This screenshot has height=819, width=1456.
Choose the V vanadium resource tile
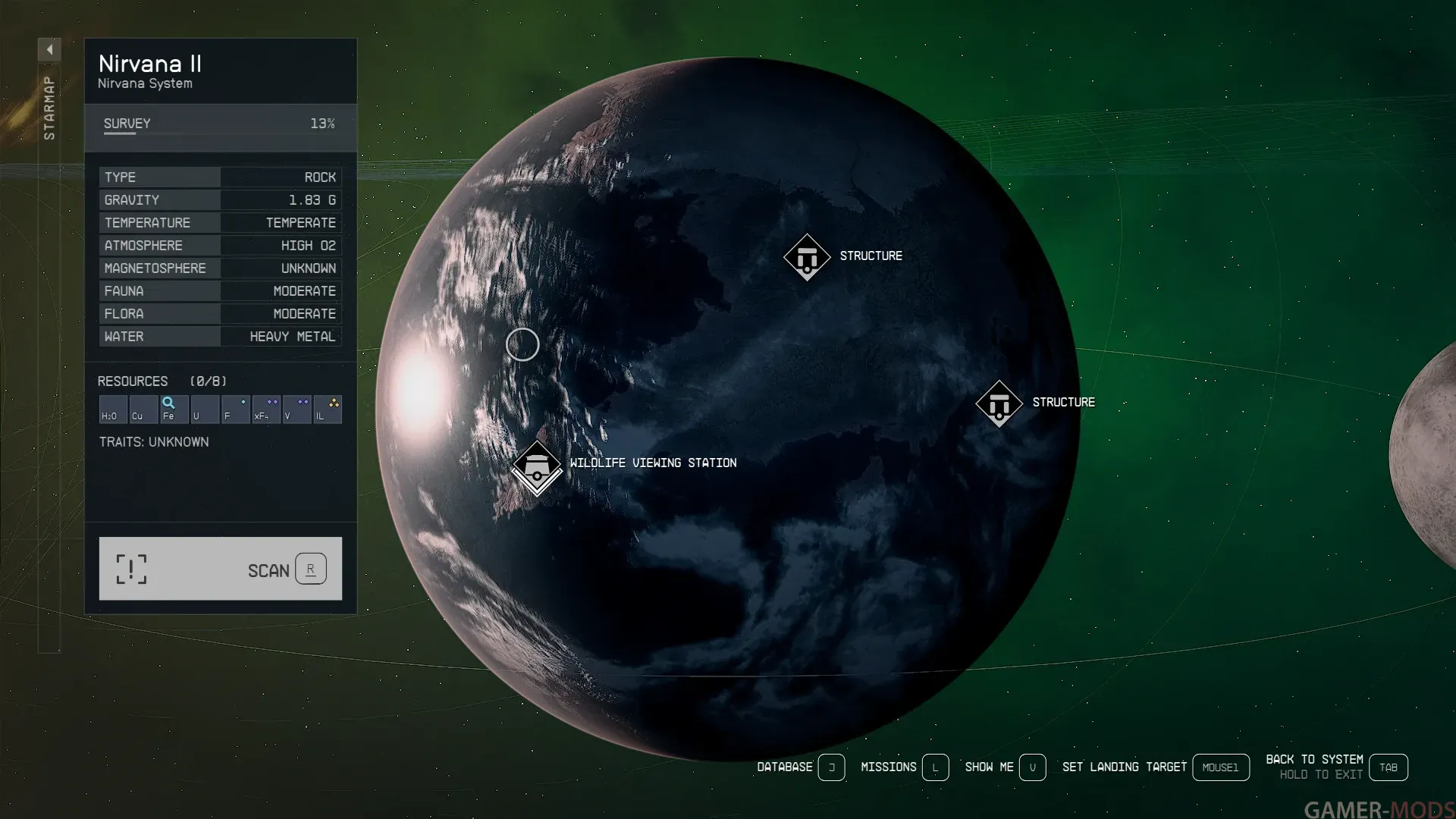297,409
